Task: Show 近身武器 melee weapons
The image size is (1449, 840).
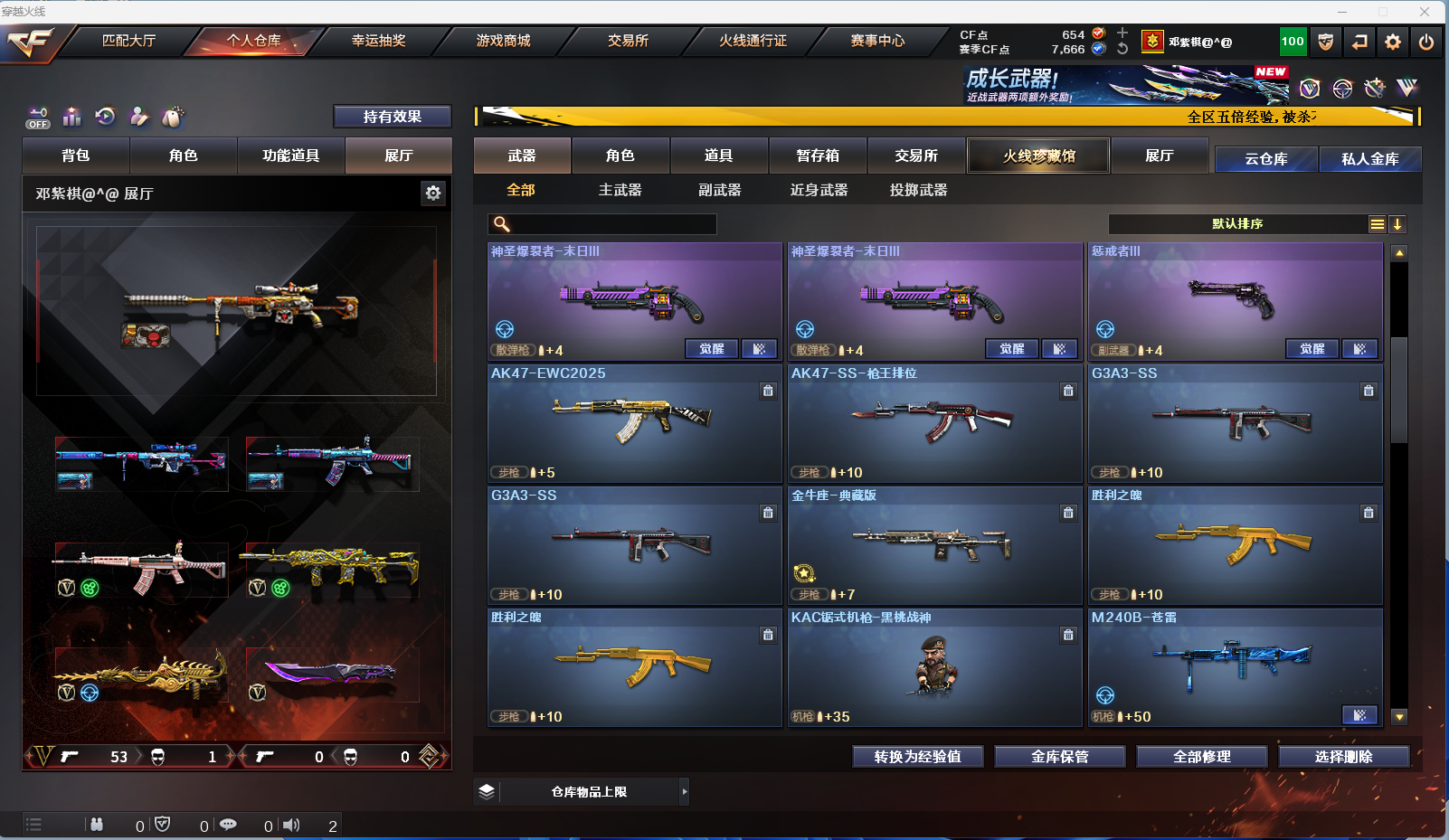Action: tap(819, 190)
